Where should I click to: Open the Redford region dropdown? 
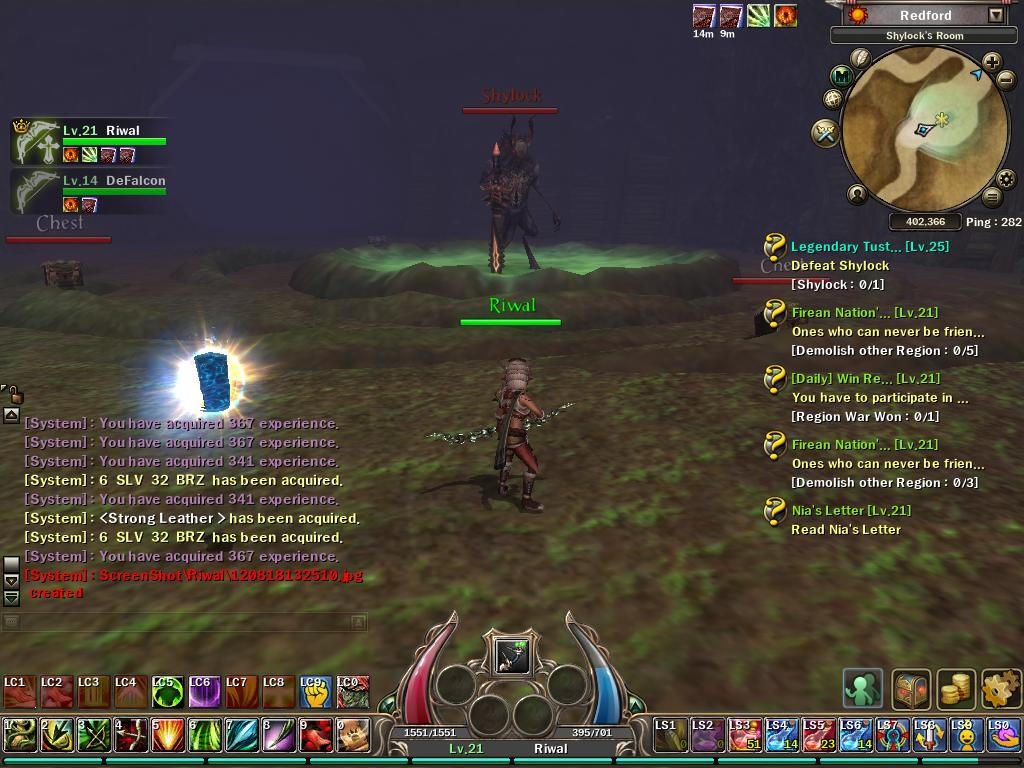pos(996,15)
